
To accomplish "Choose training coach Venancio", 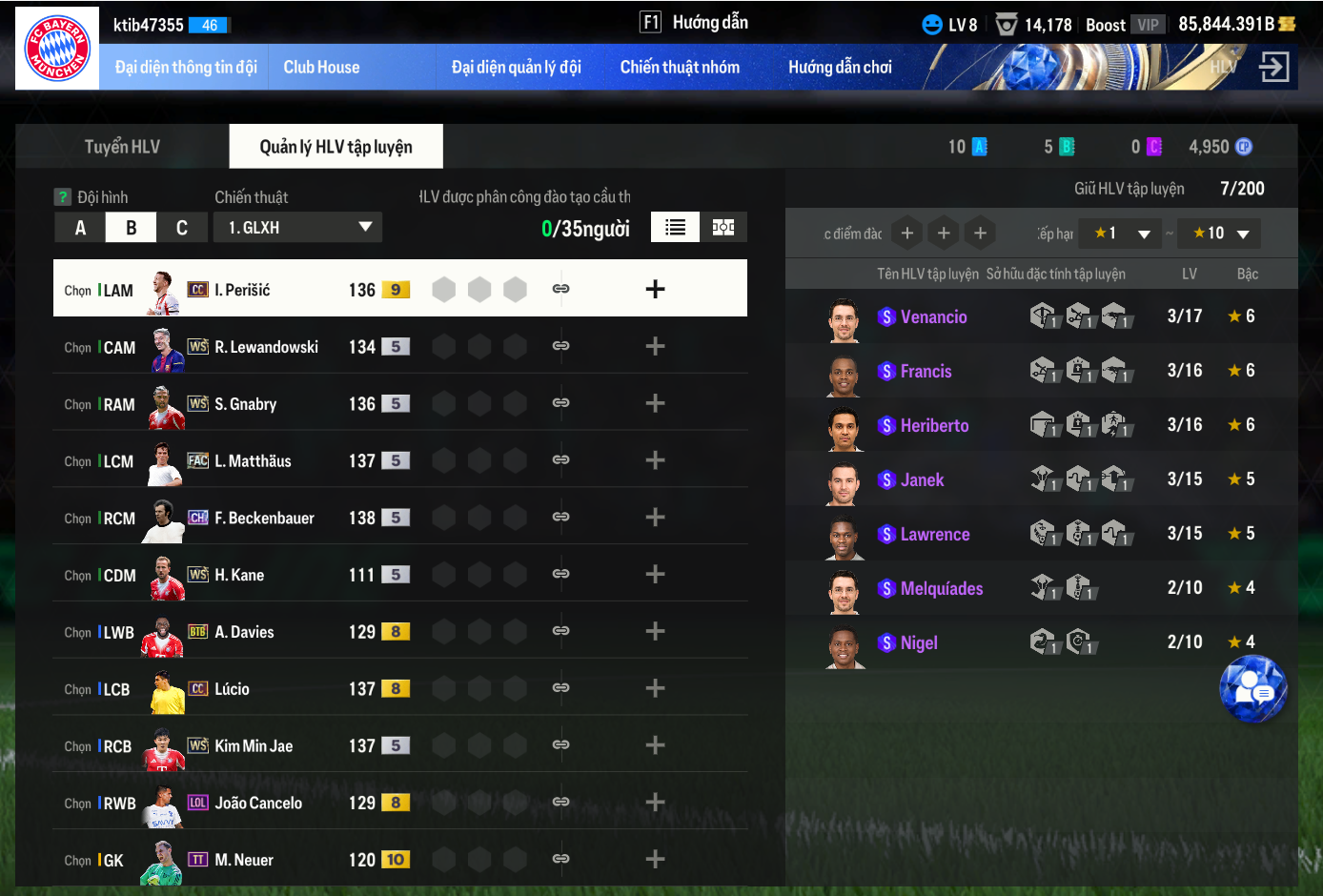I will [933, 317].
